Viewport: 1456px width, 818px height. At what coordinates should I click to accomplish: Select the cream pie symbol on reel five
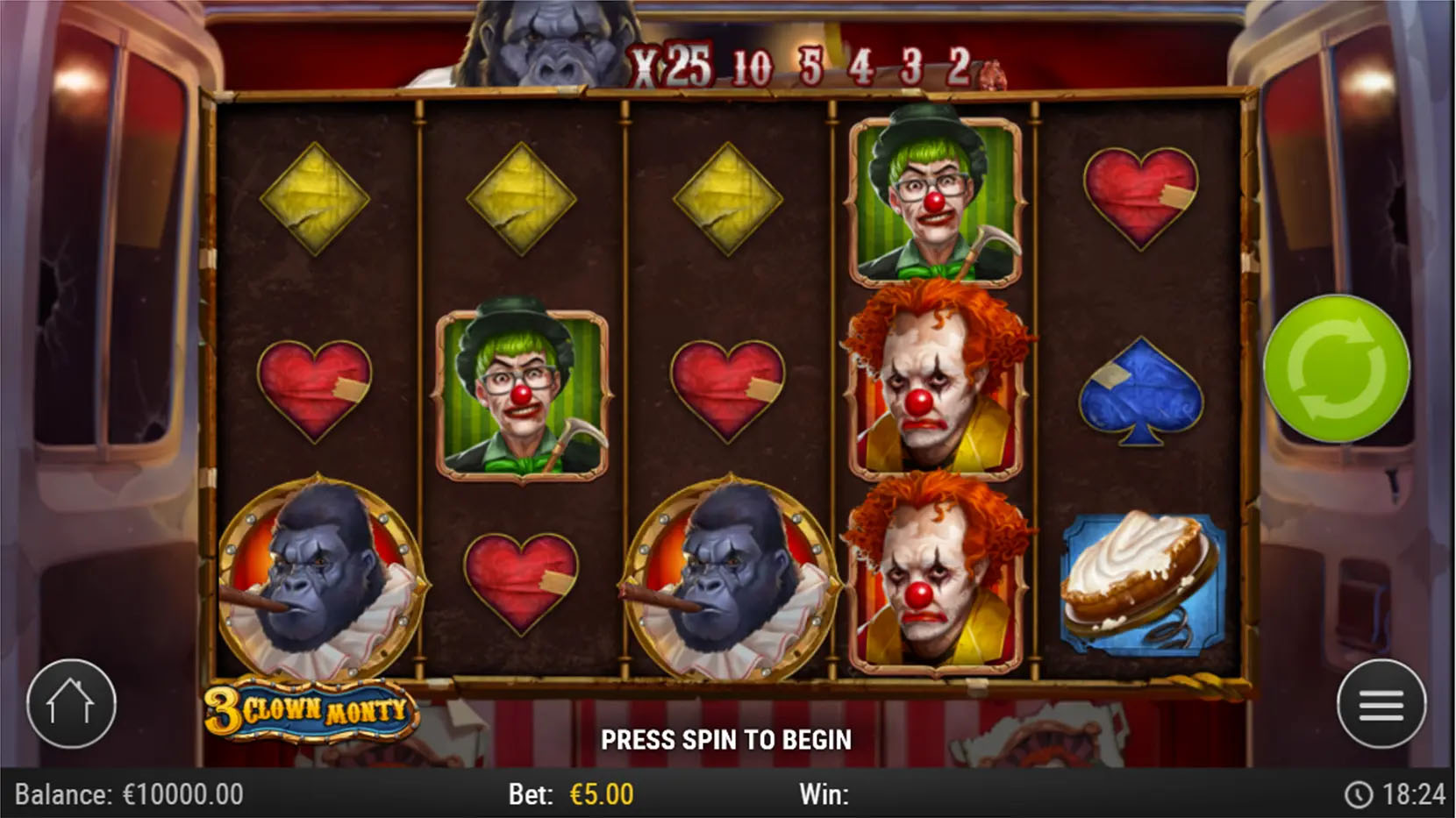point(1136,583)
